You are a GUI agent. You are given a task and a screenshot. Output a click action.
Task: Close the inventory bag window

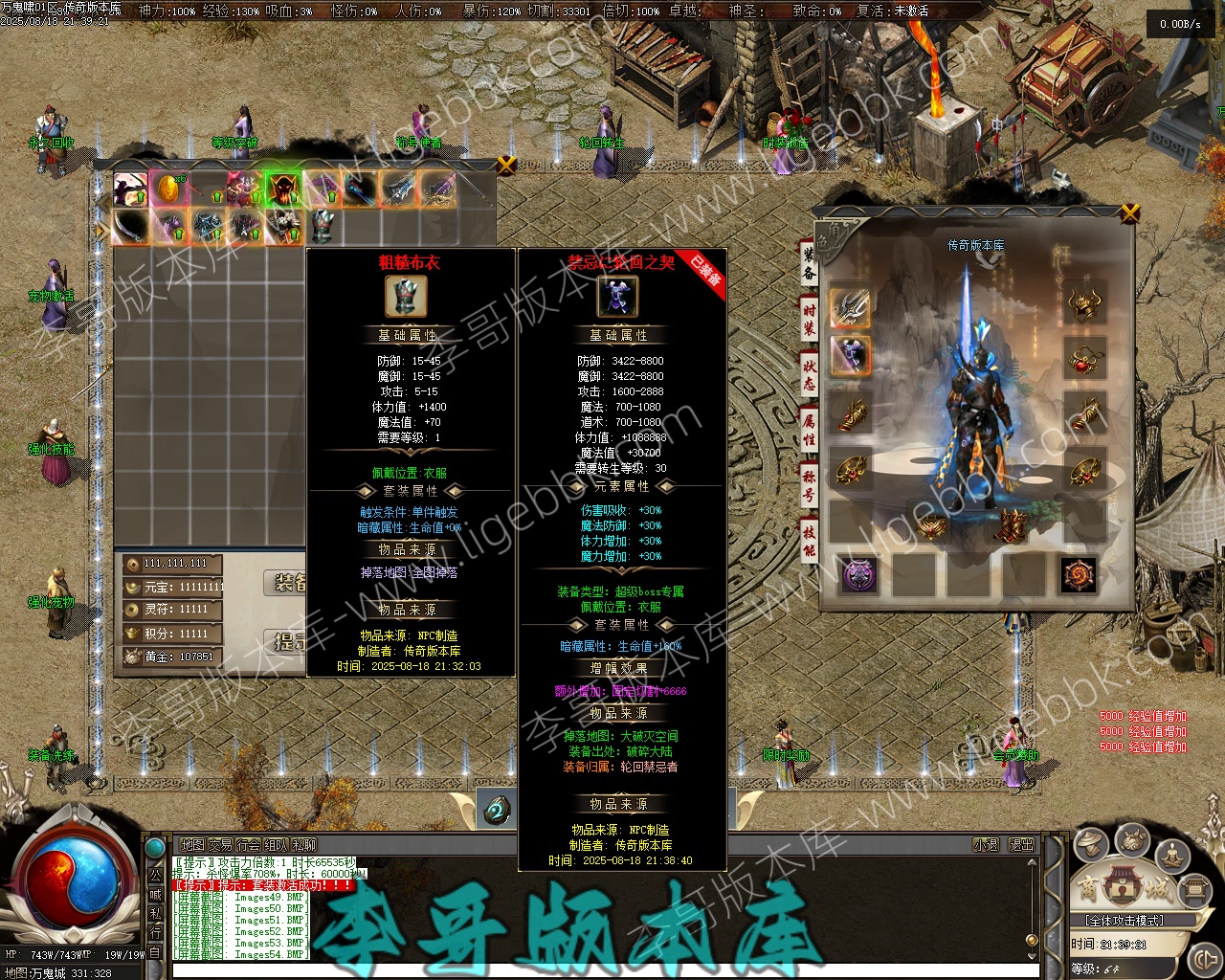(507, 165)
